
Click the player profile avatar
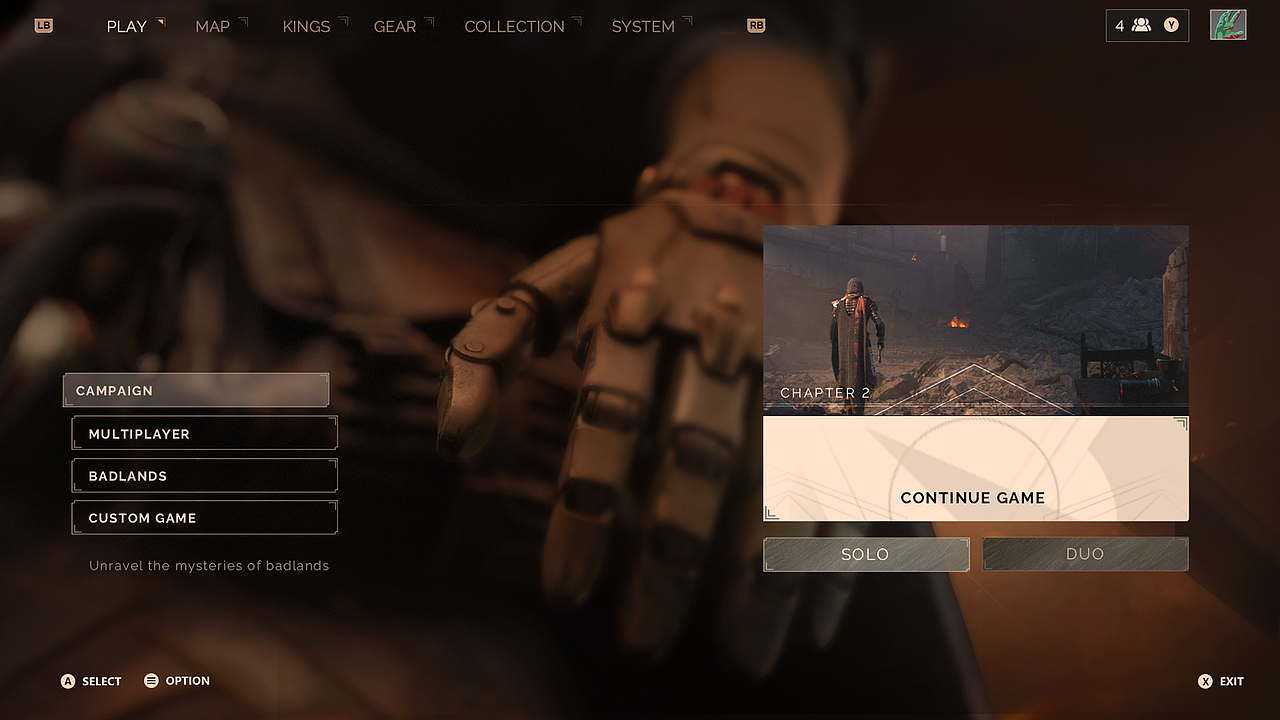coord(1228,26)
